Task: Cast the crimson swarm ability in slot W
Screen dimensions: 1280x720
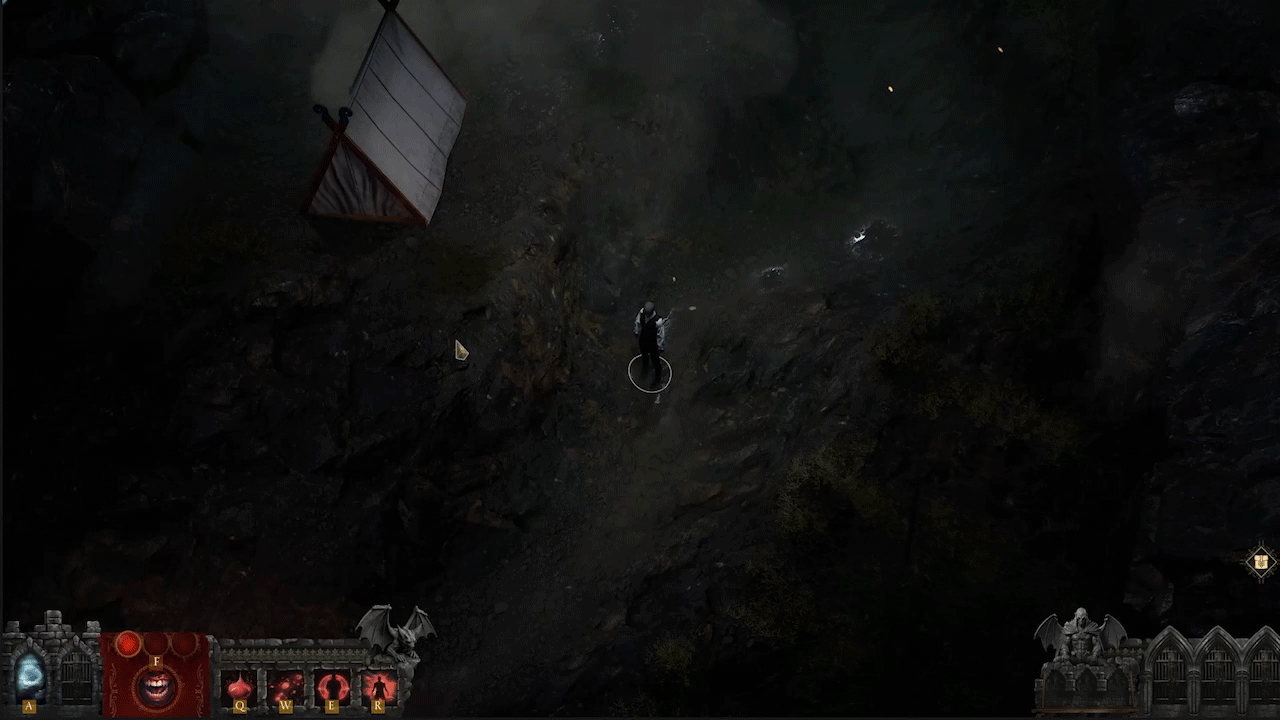Action: tap(287, 686)
